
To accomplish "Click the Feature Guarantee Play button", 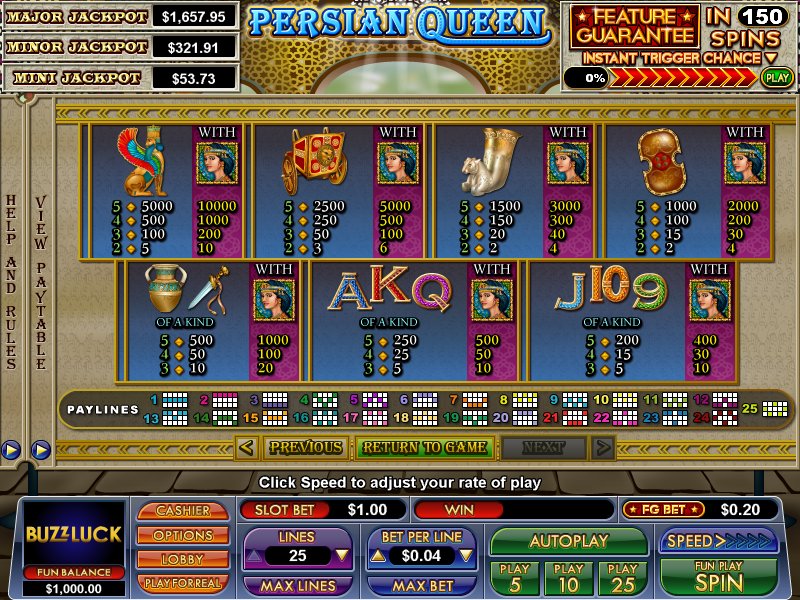I will (x=775, y=76).
